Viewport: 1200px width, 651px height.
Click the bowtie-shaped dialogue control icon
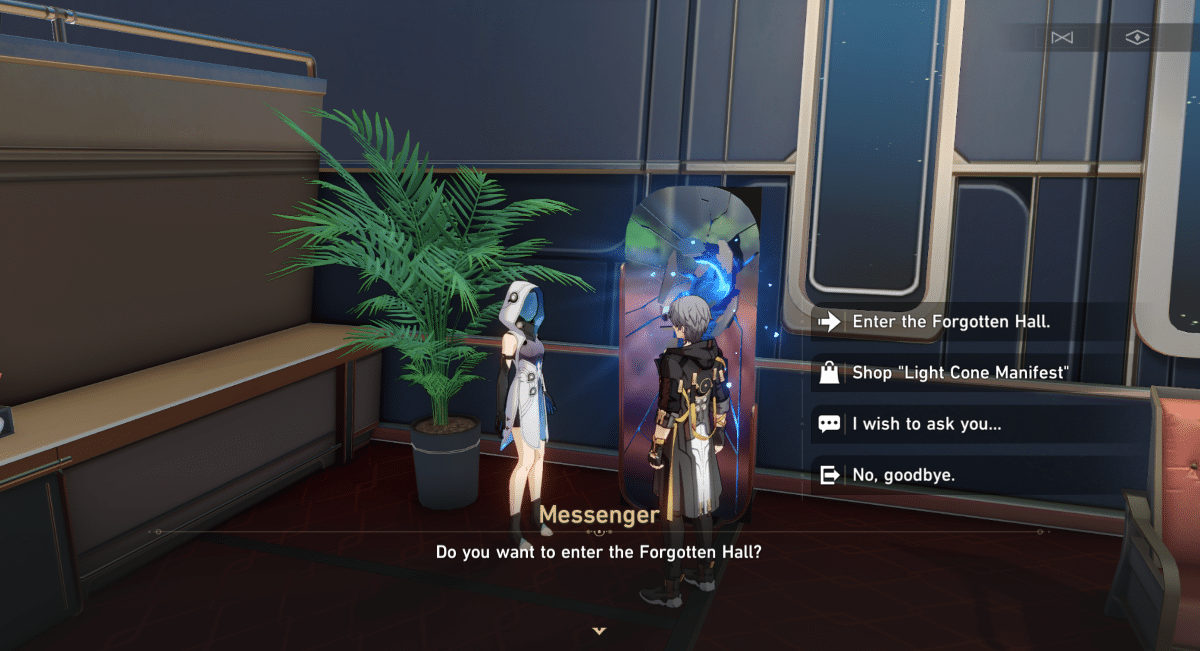1061,38
